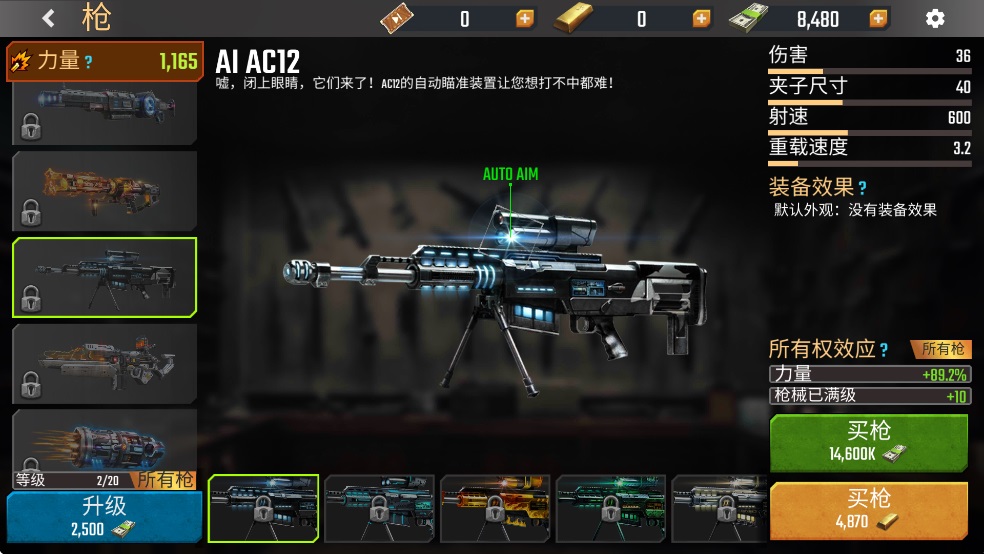The height and width of the screenshot is (554, 984).
Task: Buy the gun for 14,600K cash
Action: point(868,442)
